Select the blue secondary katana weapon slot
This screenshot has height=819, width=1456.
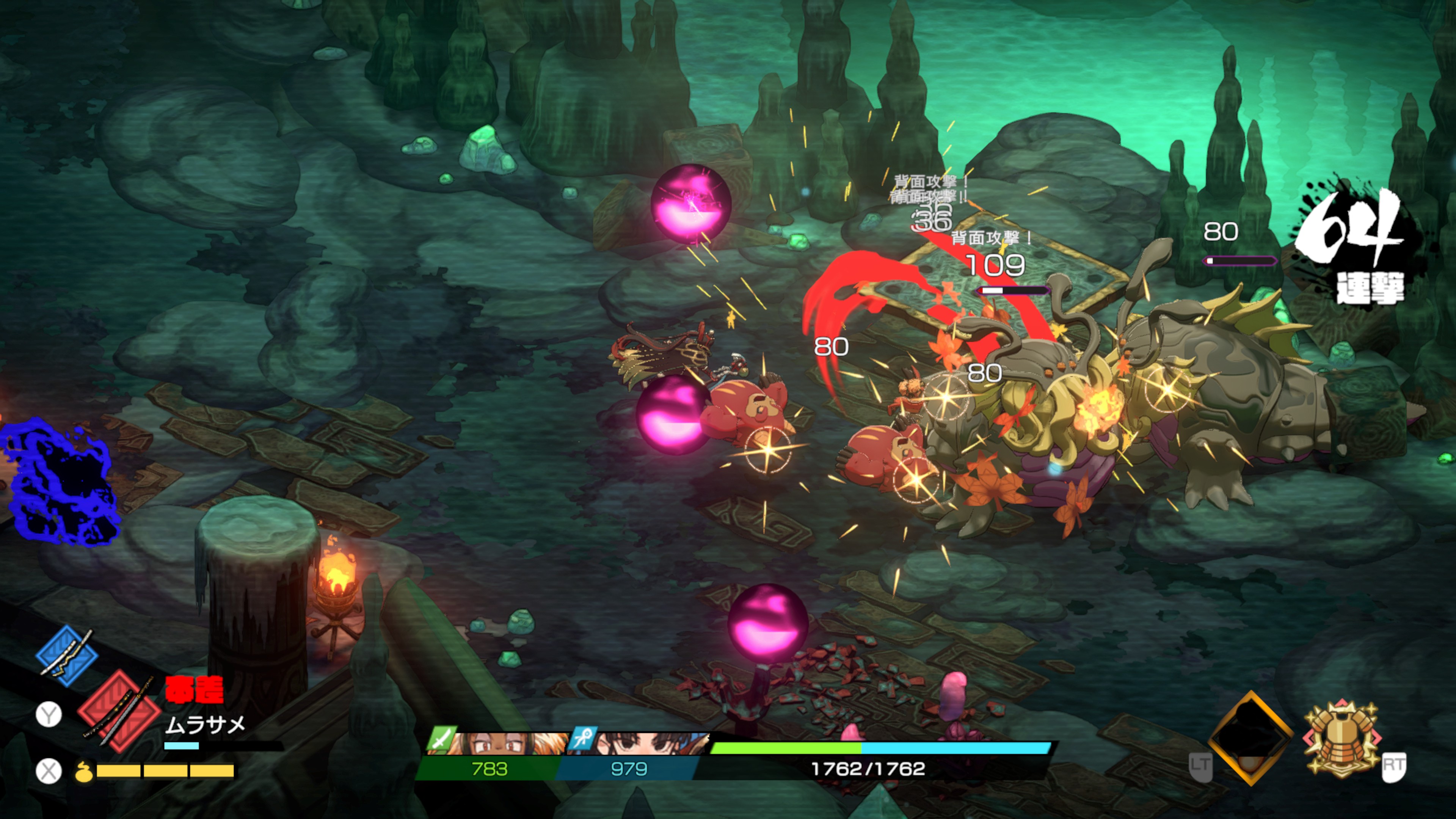pyautogui.click(x=67, y=656)
